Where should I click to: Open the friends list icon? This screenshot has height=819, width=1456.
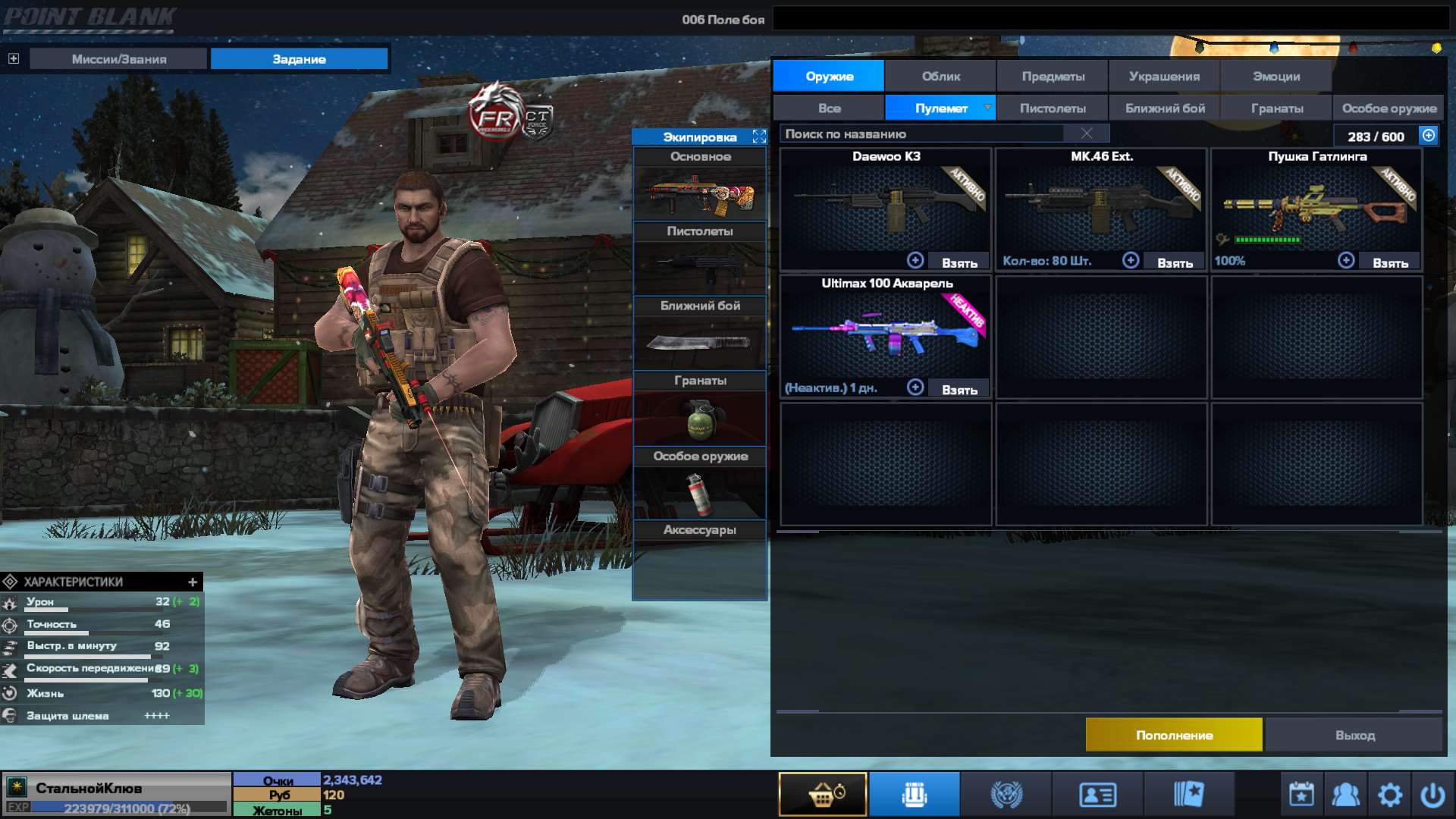click(1345, 793)
